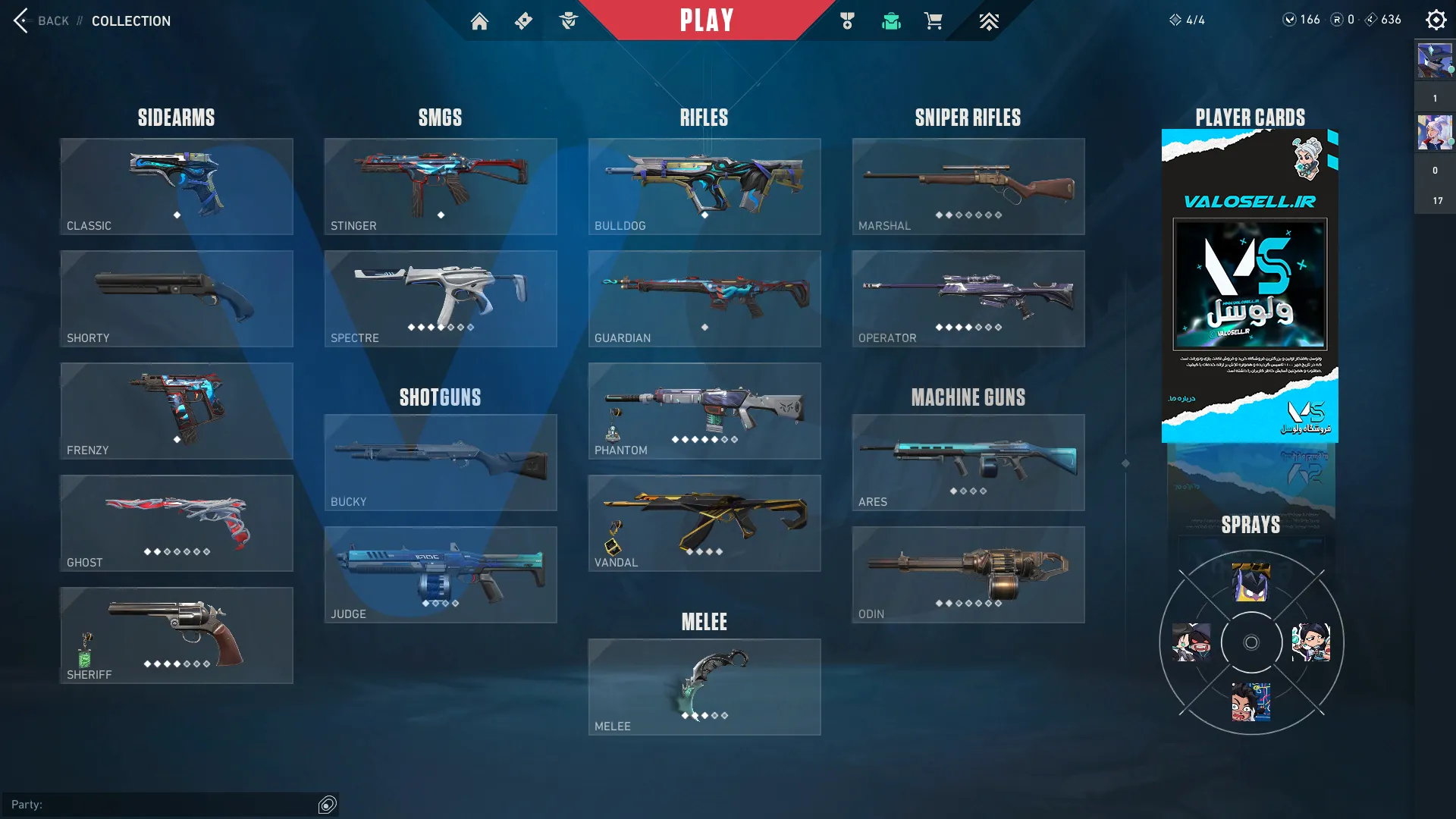
Task: Open the home tab icon
Action: point(479,21)
